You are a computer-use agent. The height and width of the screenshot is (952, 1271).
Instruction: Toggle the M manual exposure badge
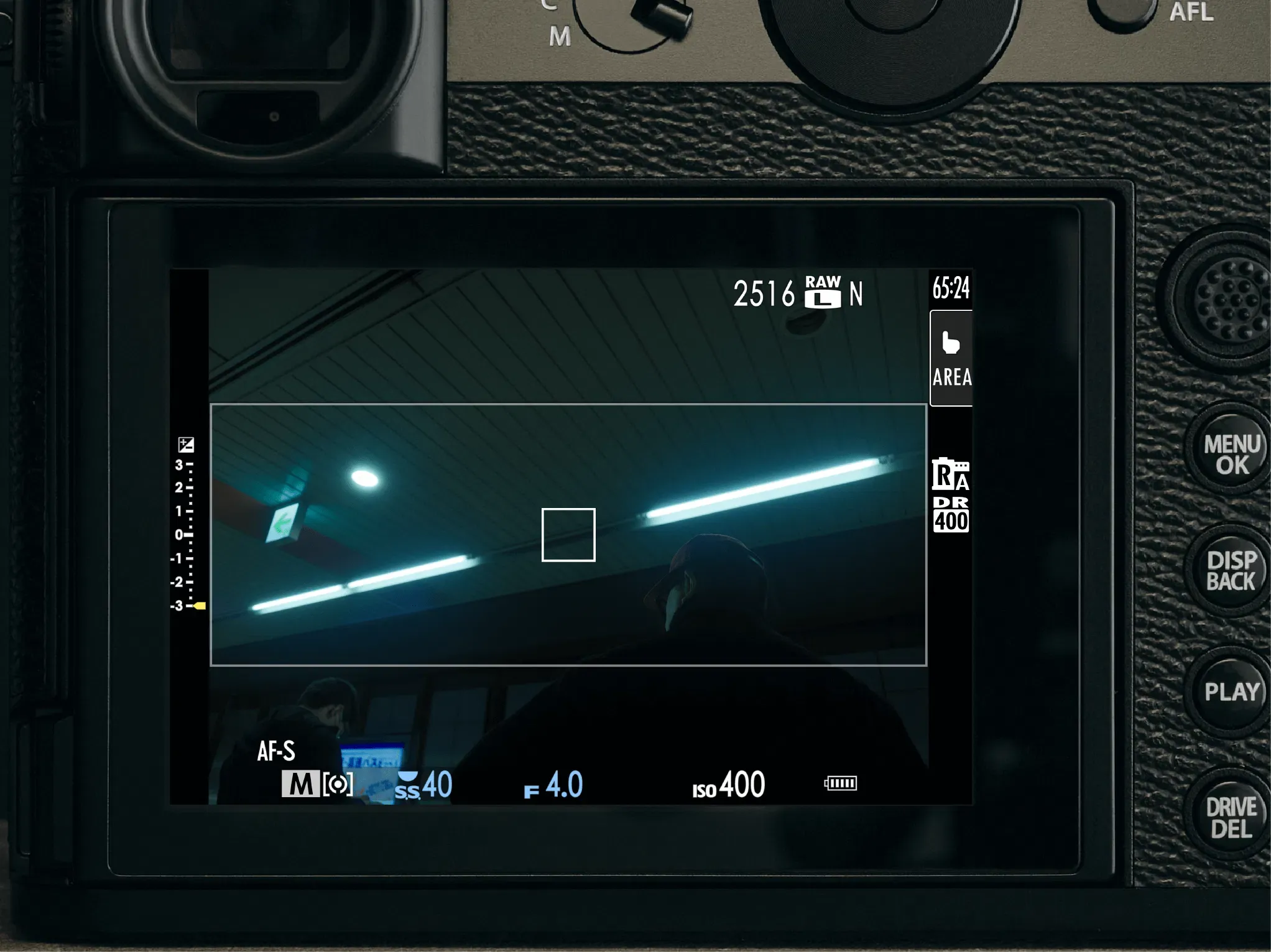pyautogui.click(x=301, y=785)
